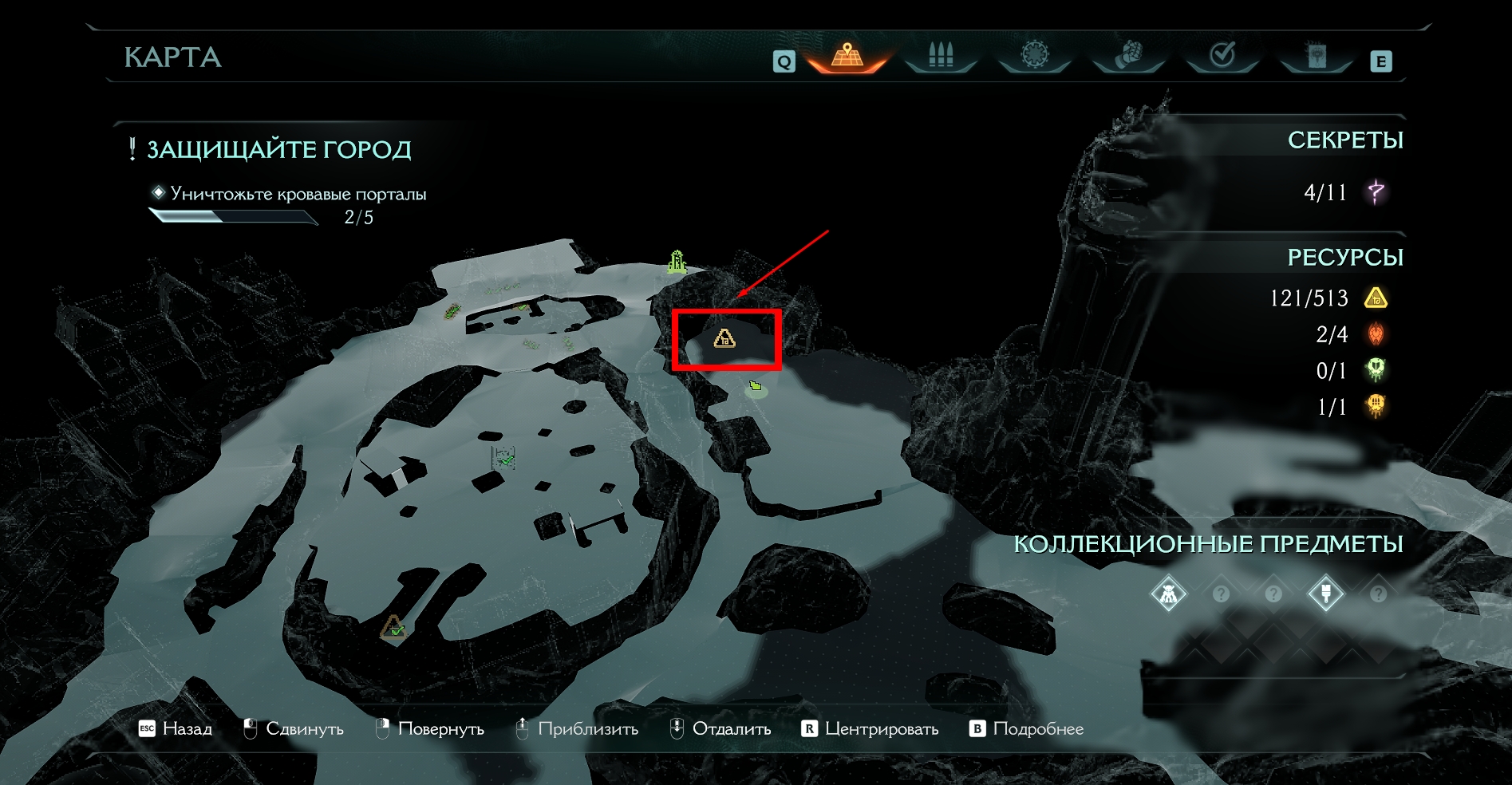Viewport: 1512px width, 785px height.
Task: Select the collected toy figure collectible
Action: [1169, 594]
